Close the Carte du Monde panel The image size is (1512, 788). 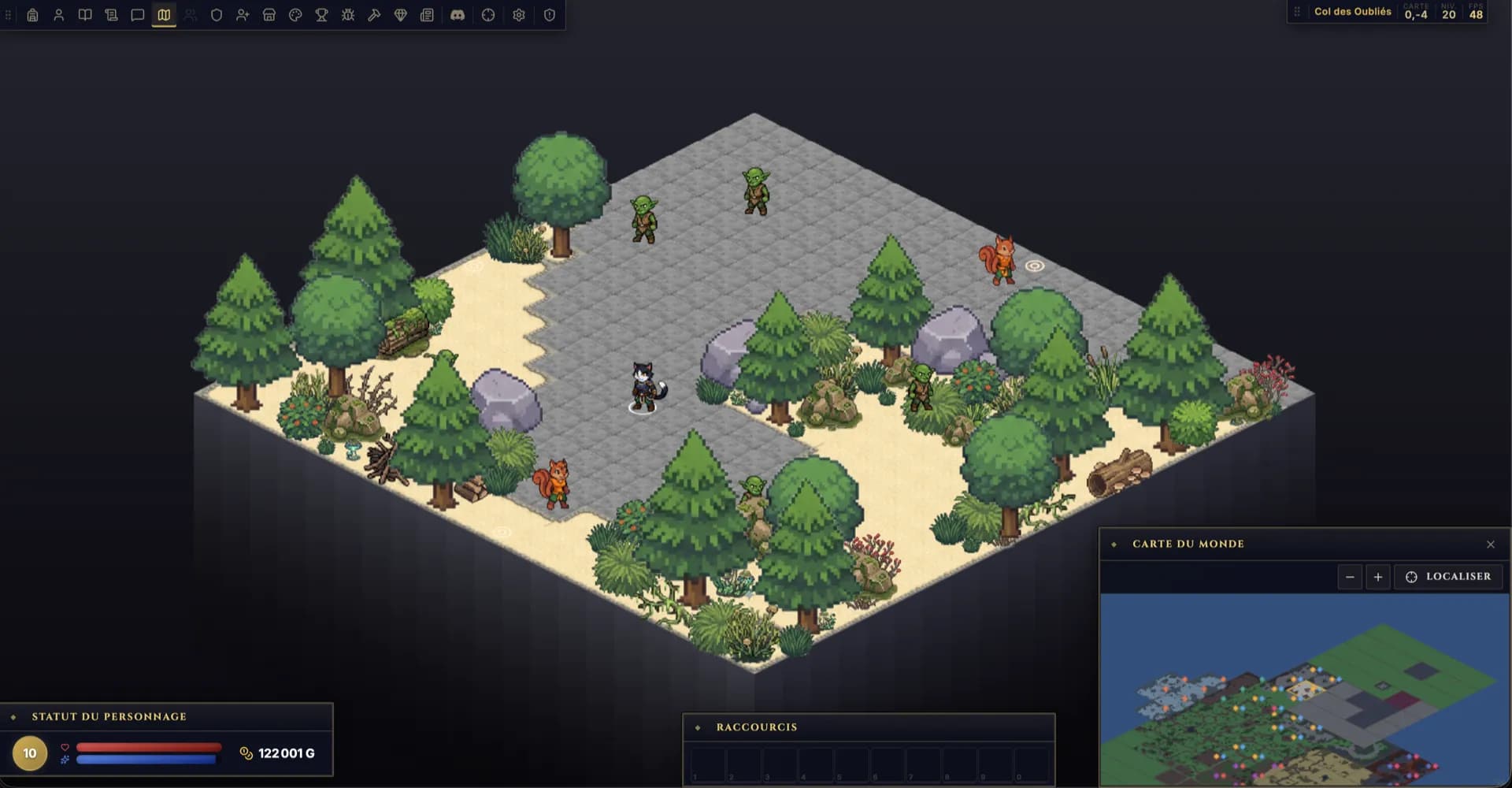pyautogui.click(x=1490, y=545)
